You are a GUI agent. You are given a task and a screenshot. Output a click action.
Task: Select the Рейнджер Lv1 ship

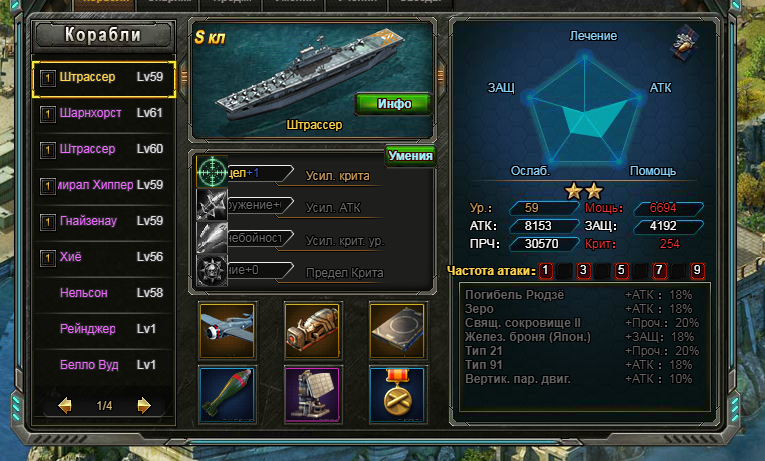(105, 329)
